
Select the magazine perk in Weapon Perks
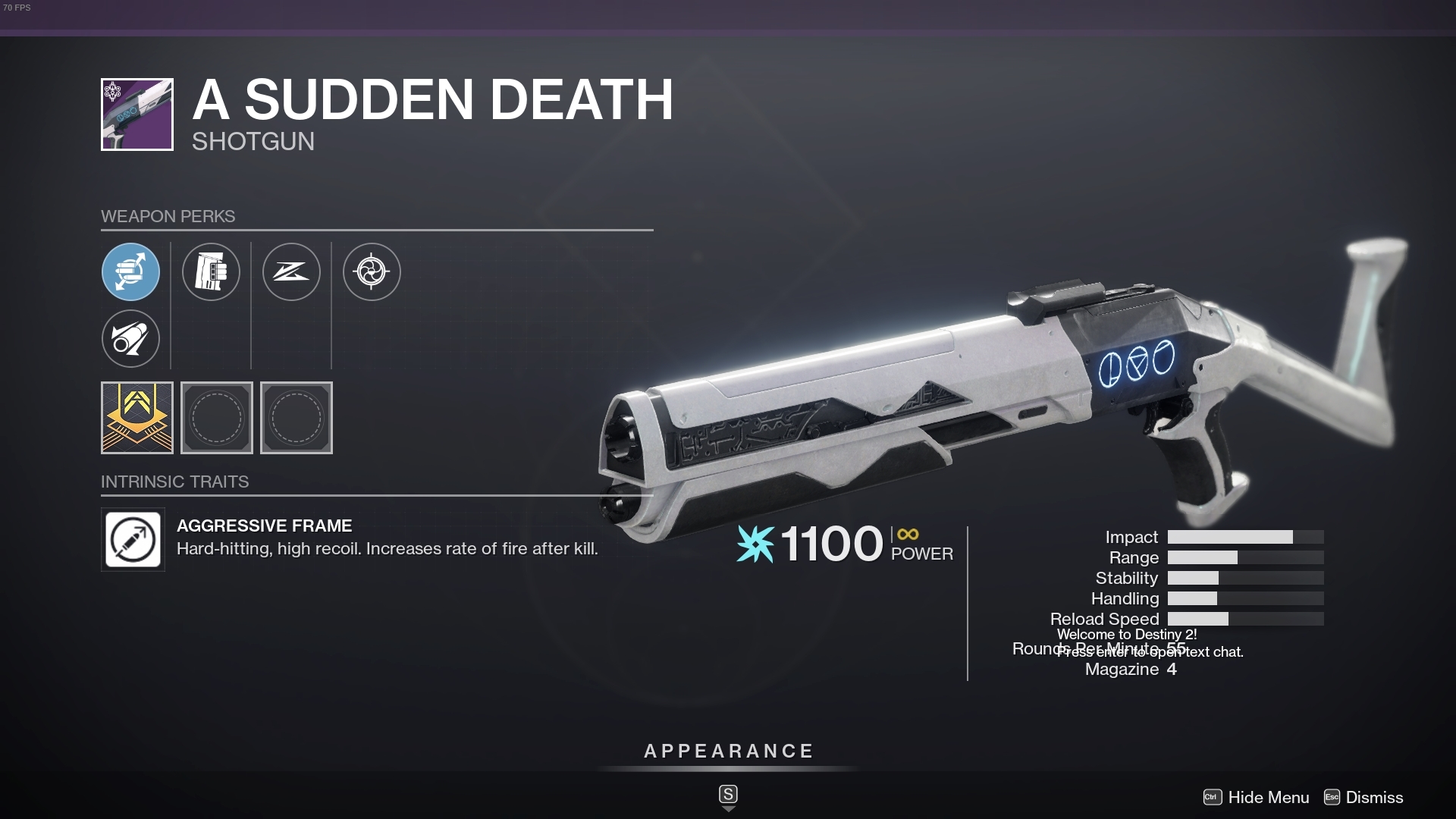point(211,271)
